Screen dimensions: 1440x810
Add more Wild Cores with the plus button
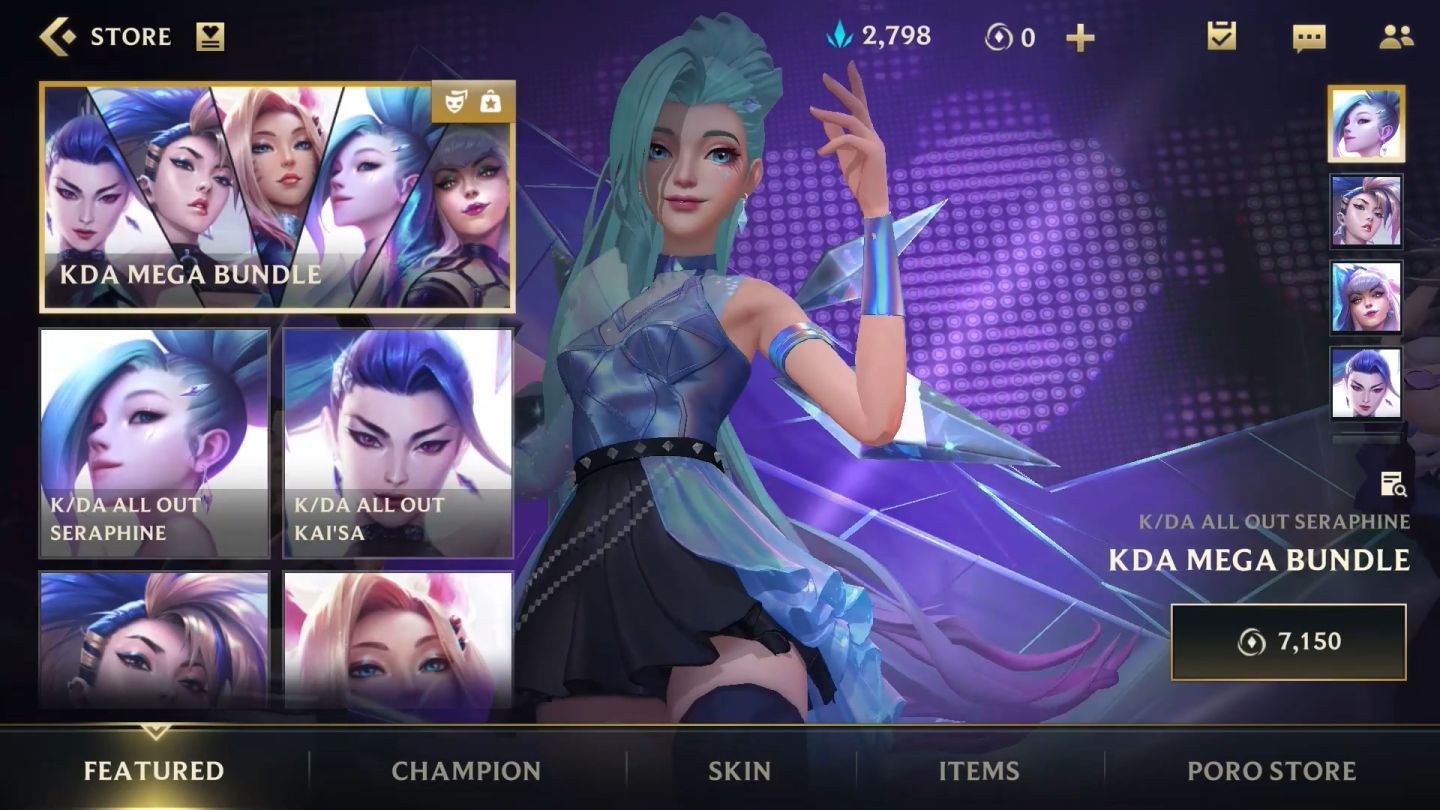(x=1080, y=38)
